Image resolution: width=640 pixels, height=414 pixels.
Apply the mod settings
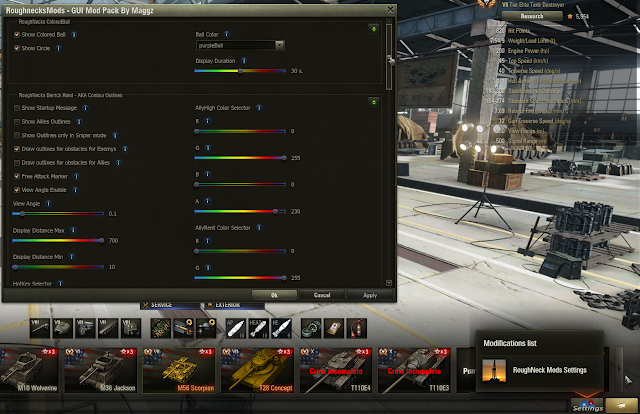(x=370, y=295)
